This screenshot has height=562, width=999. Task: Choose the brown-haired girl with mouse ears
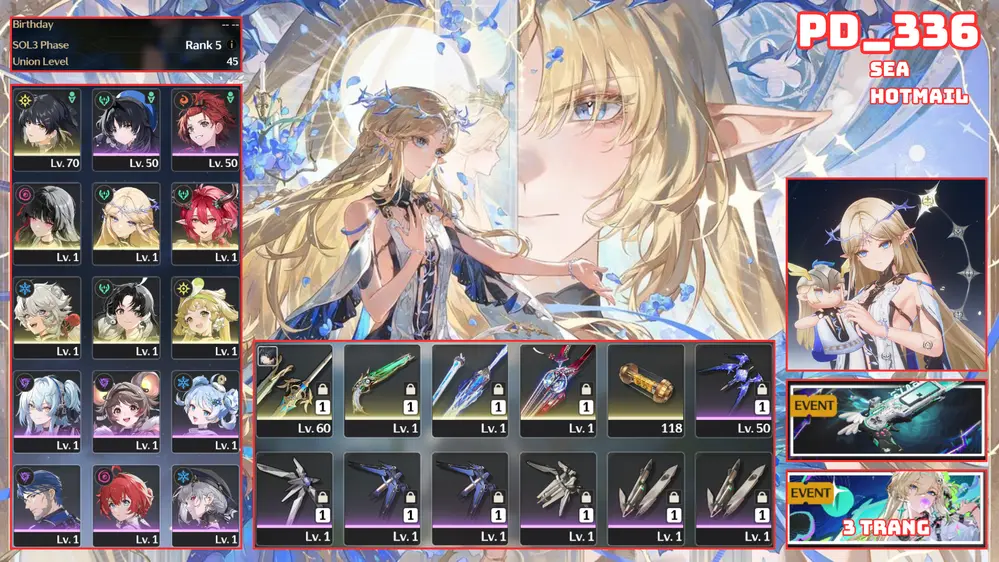[x=126, y=411]
